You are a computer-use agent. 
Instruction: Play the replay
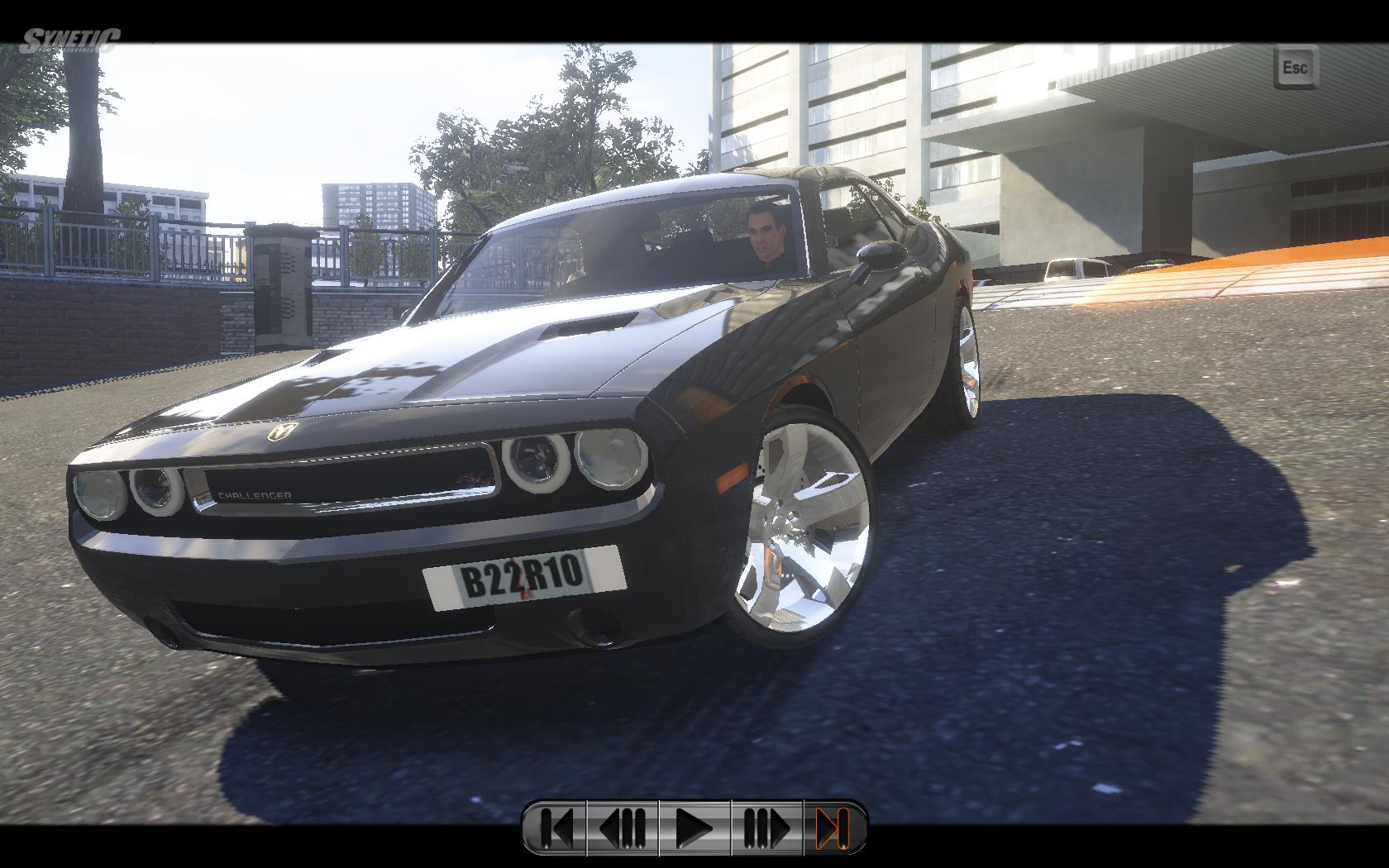pos(694,827)
